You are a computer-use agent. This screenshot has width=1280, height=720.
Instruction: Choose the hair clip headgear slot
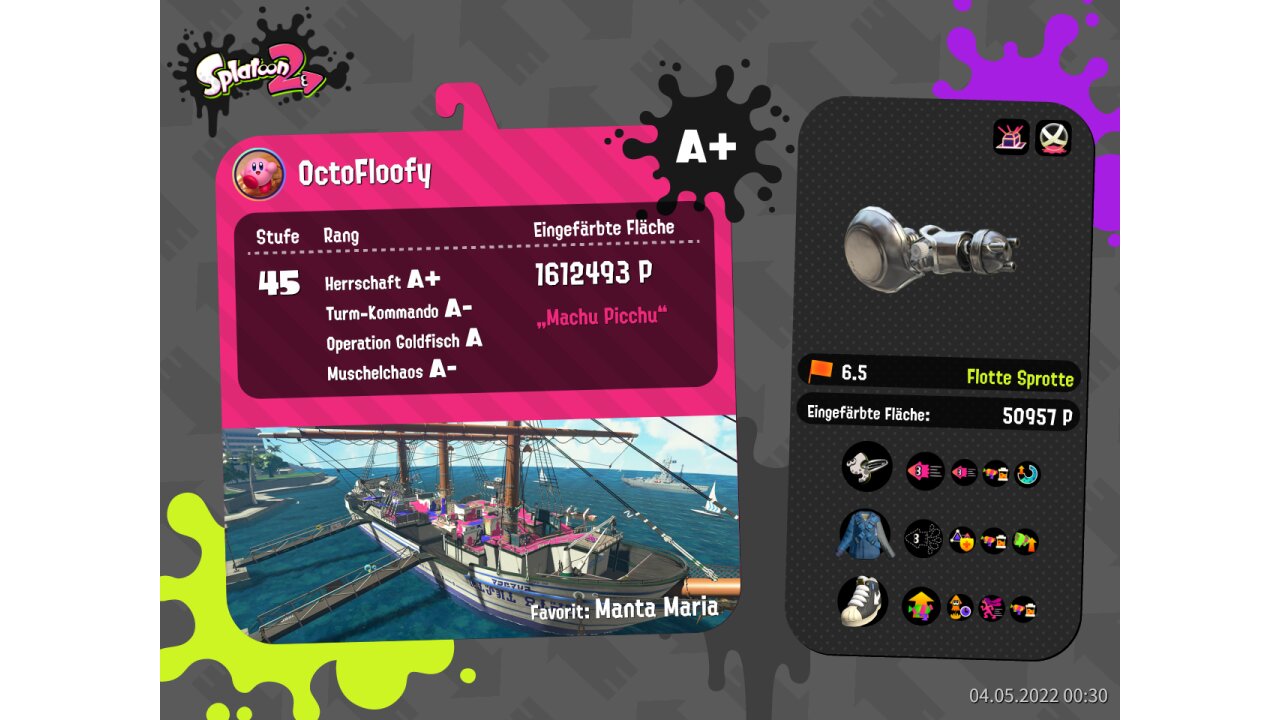pyautogui.click(x=866, y=466)
